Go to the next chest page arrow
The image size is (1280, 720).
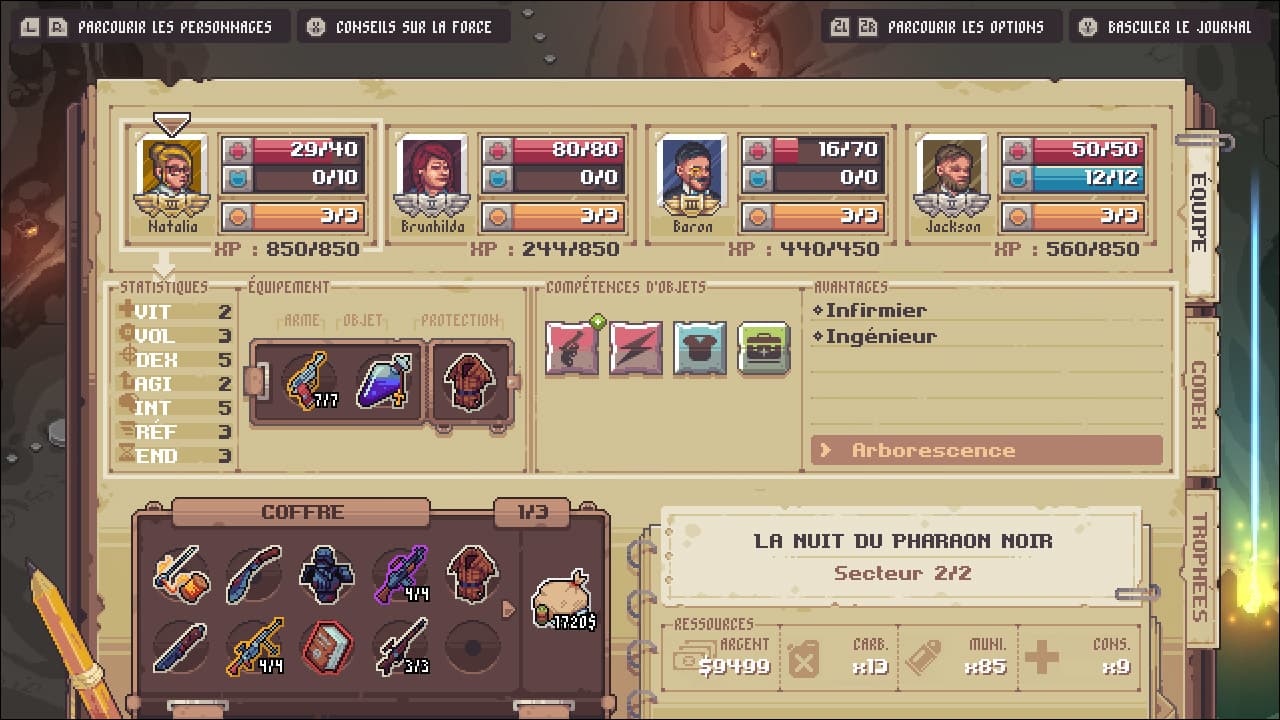point(509,608)
